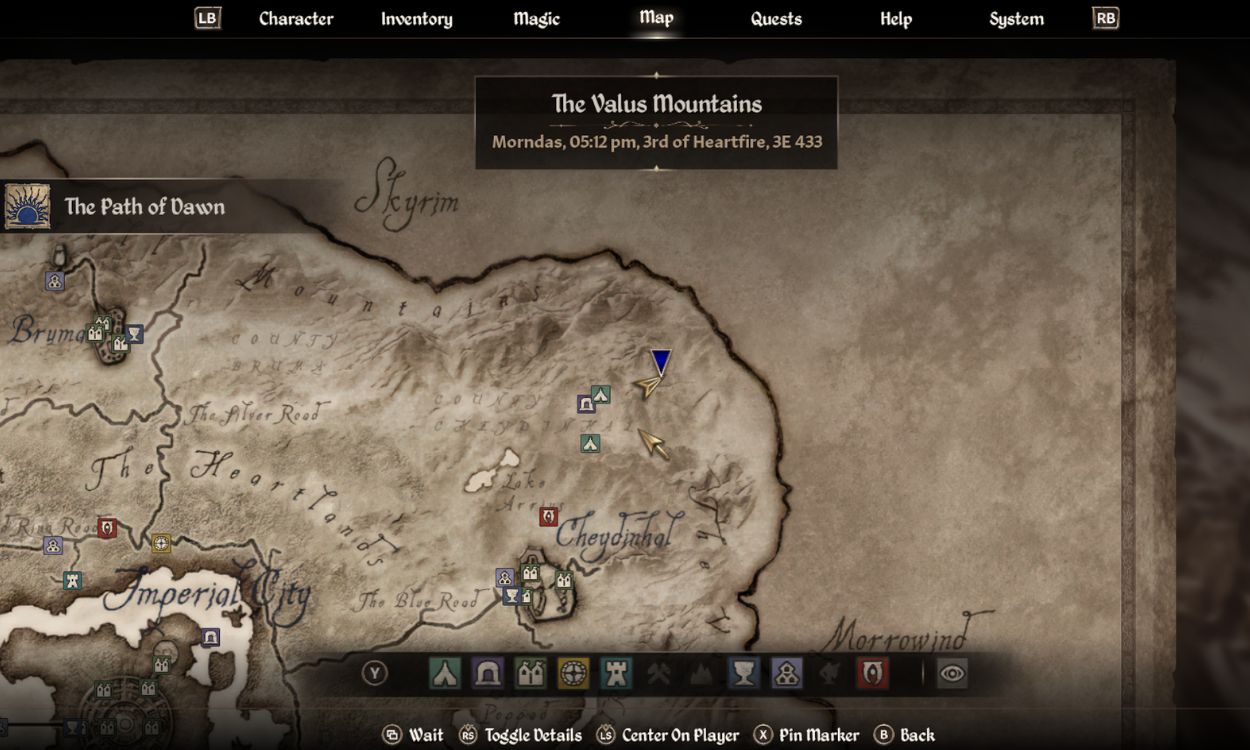Screen dimensions: 1250x750
Task: Click the blue quest arrow marker on the map
Action: pyautogui.click(x=661, y=361)
